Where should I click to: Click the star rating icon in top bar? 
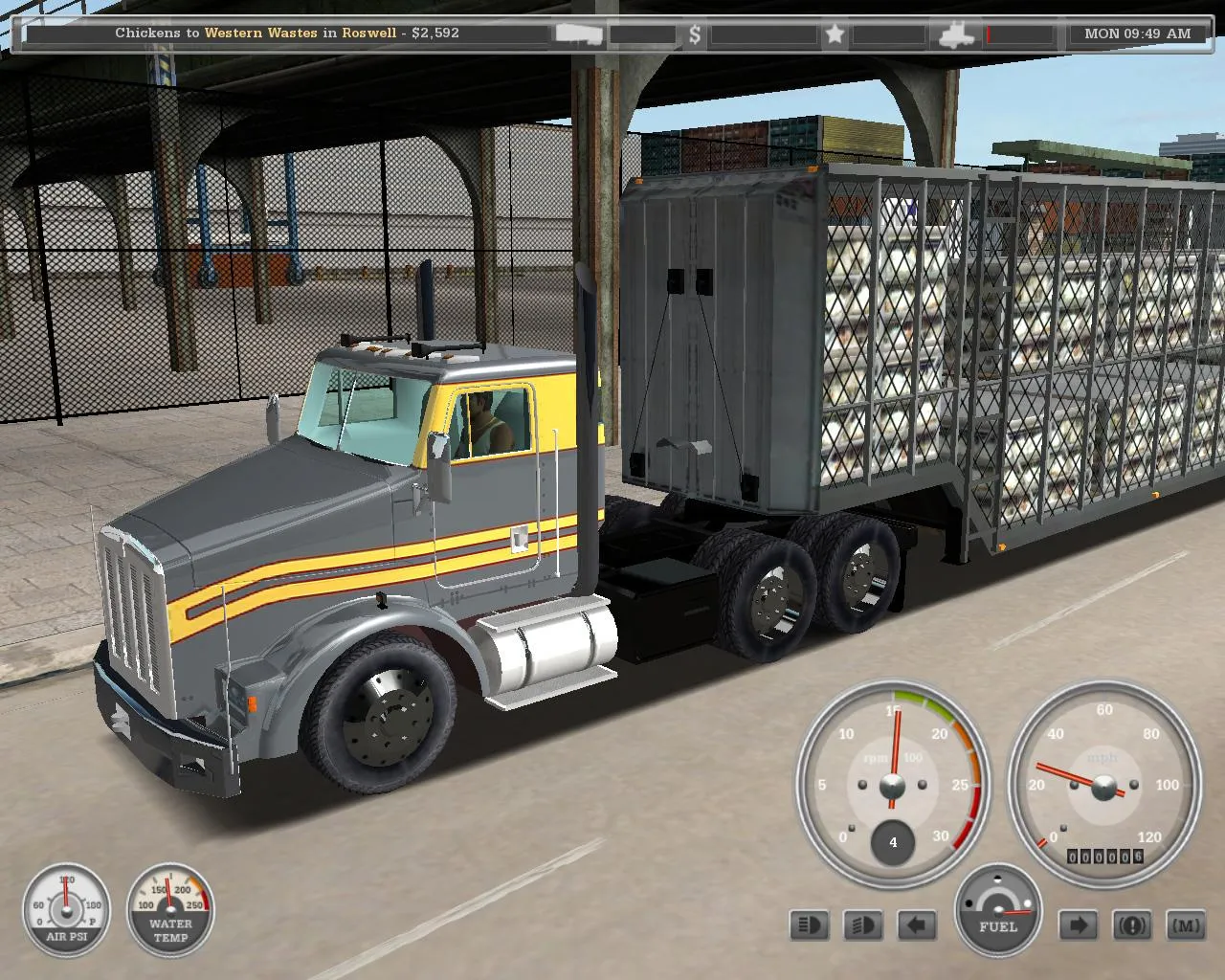pyautogui.click(x=835, y=35)
